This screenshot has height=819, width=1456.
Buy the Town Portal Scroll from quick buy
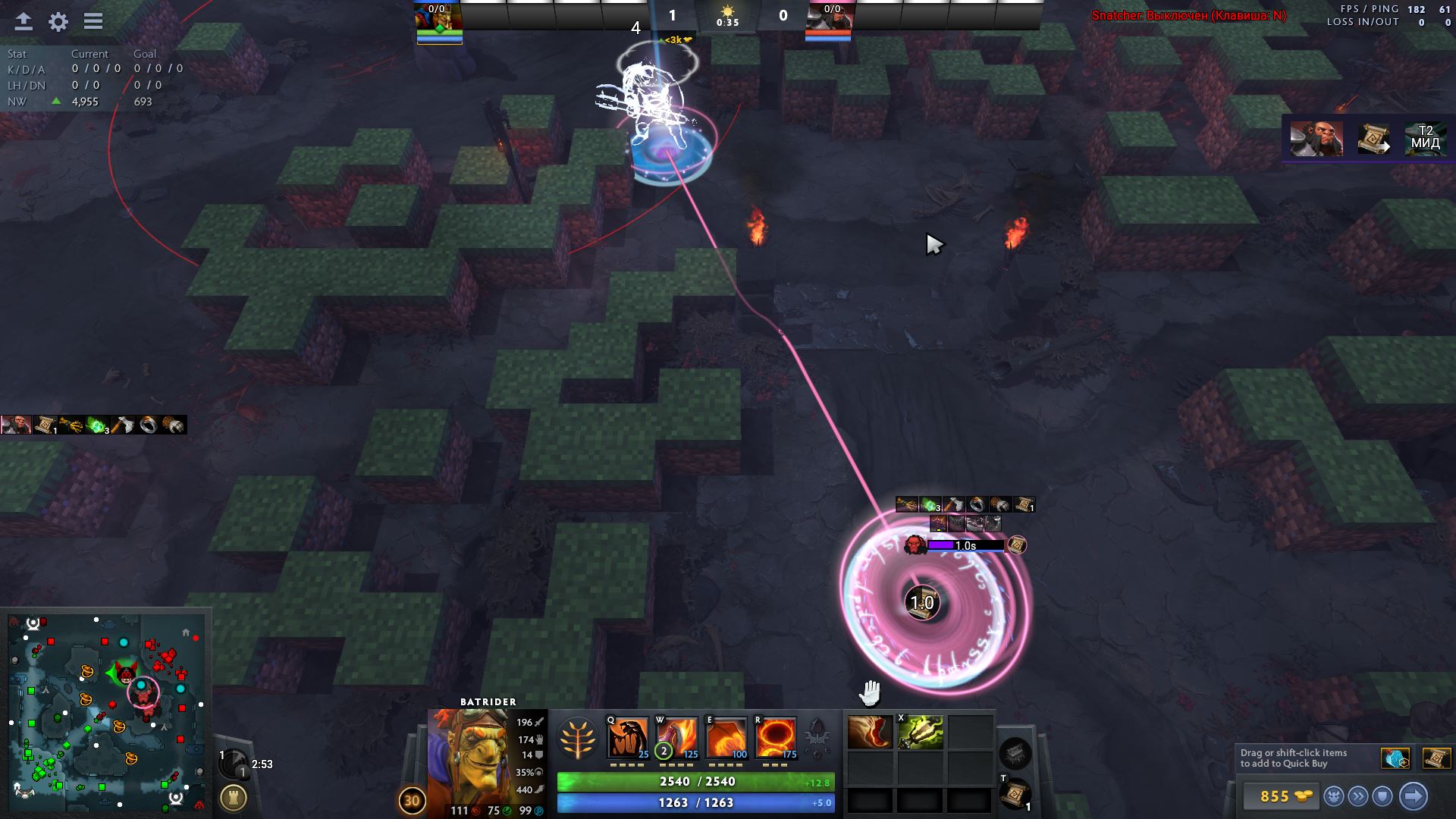[x=1436, y=758]
